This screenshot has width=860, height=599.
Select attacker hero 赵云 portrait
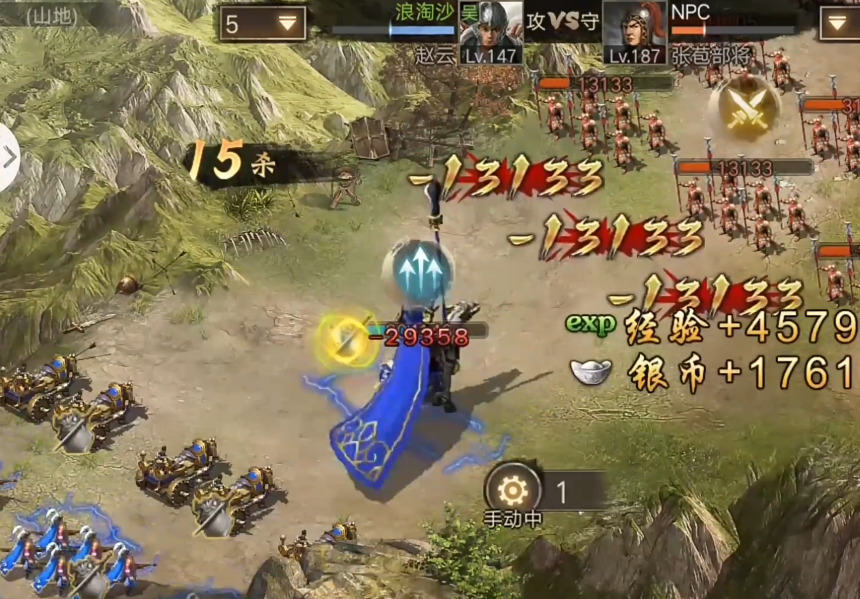[490, 32]
